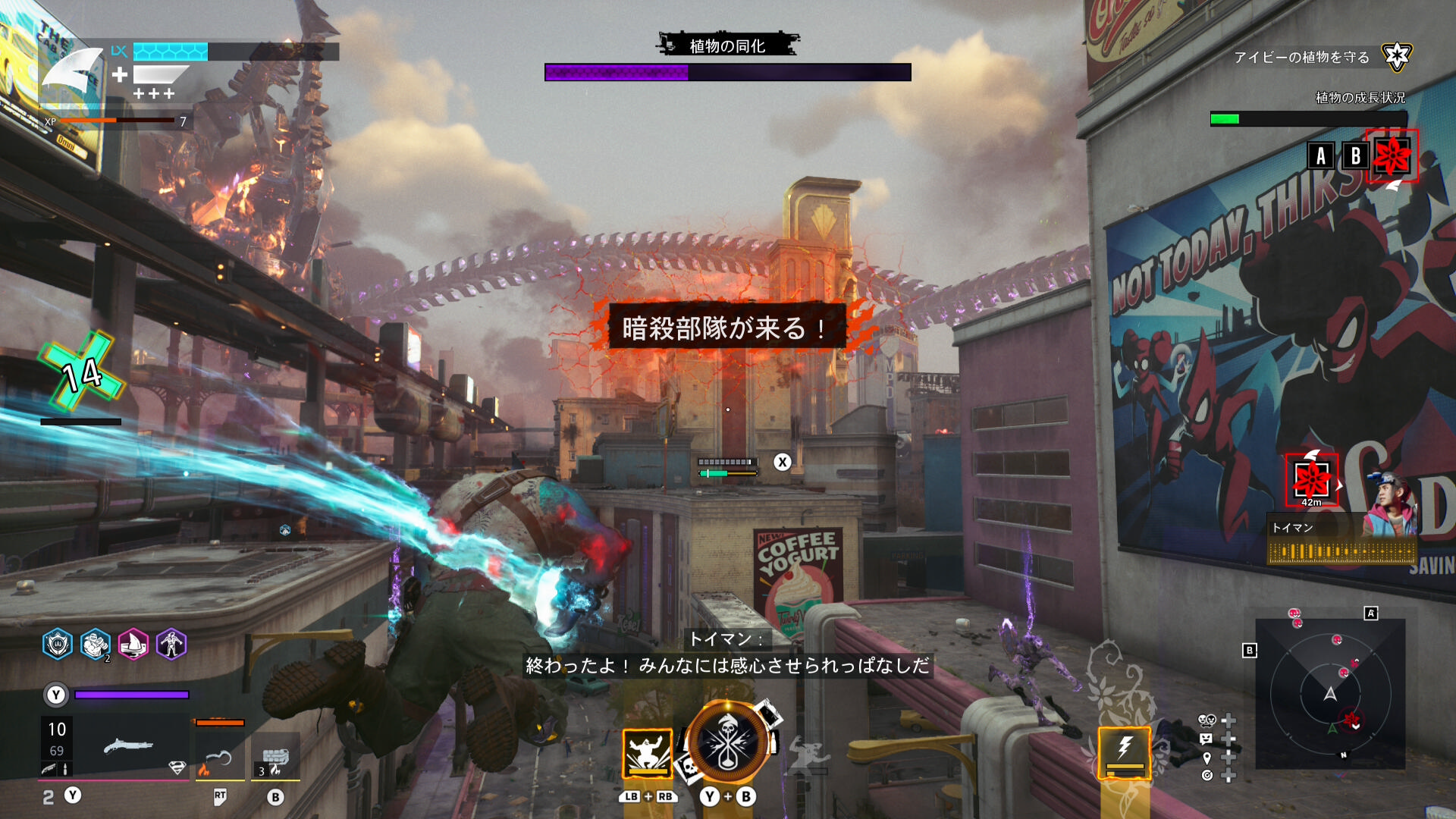Click the grinning speech bubble emote icon
Viewport: 1456px width, 819px height.
(1207, 739)
